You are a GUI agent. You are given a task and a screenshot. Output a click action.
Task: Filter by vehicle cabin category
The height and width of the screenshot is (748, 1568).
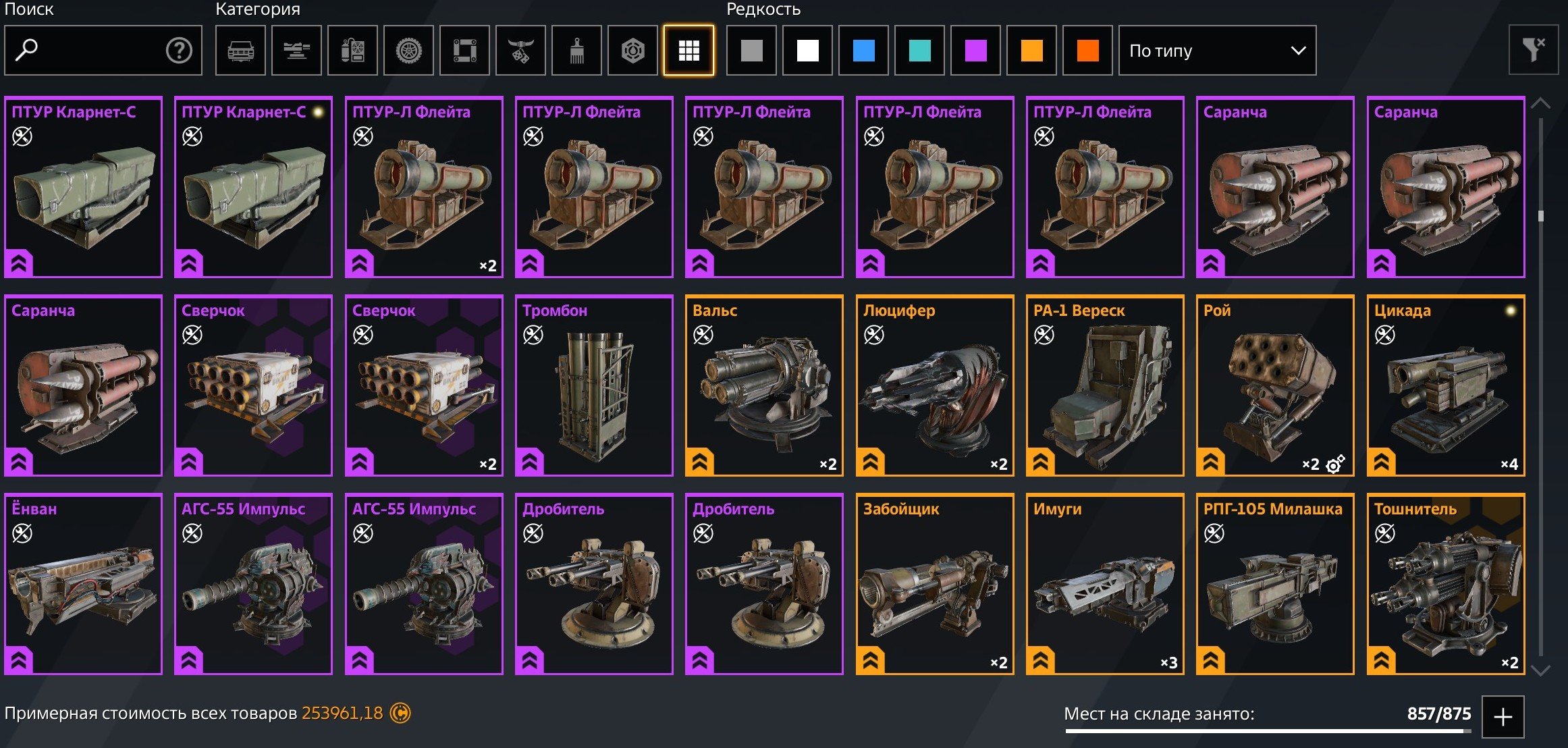[240, 51]
